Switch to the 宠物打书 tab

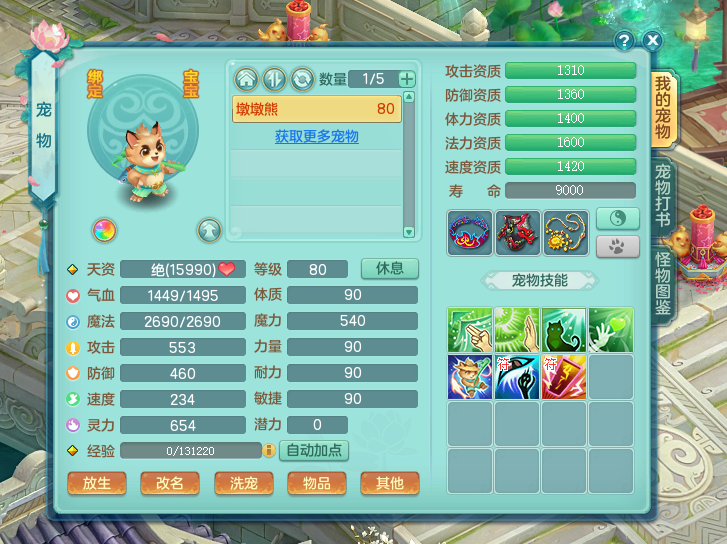click(x=662, y=195)
